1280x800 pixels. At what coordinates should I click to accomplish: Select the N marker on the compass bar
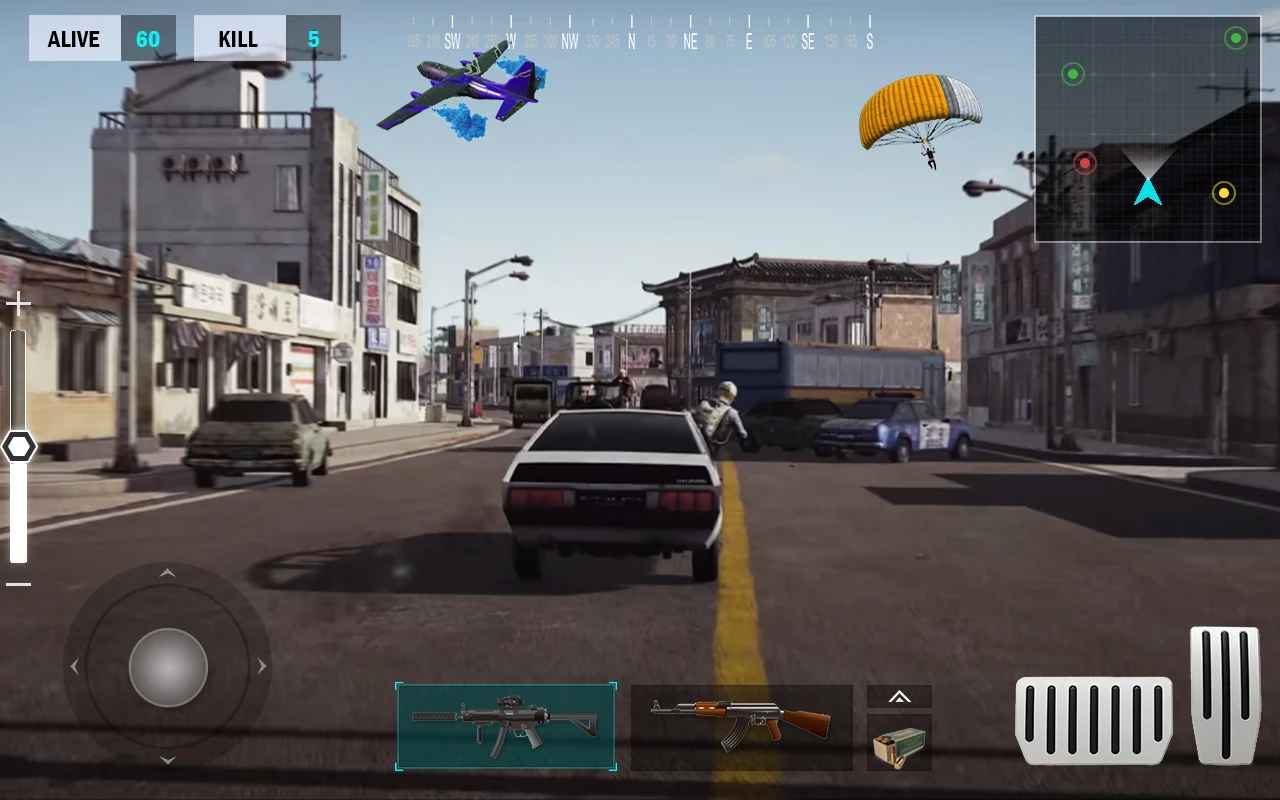click(631, 43)
